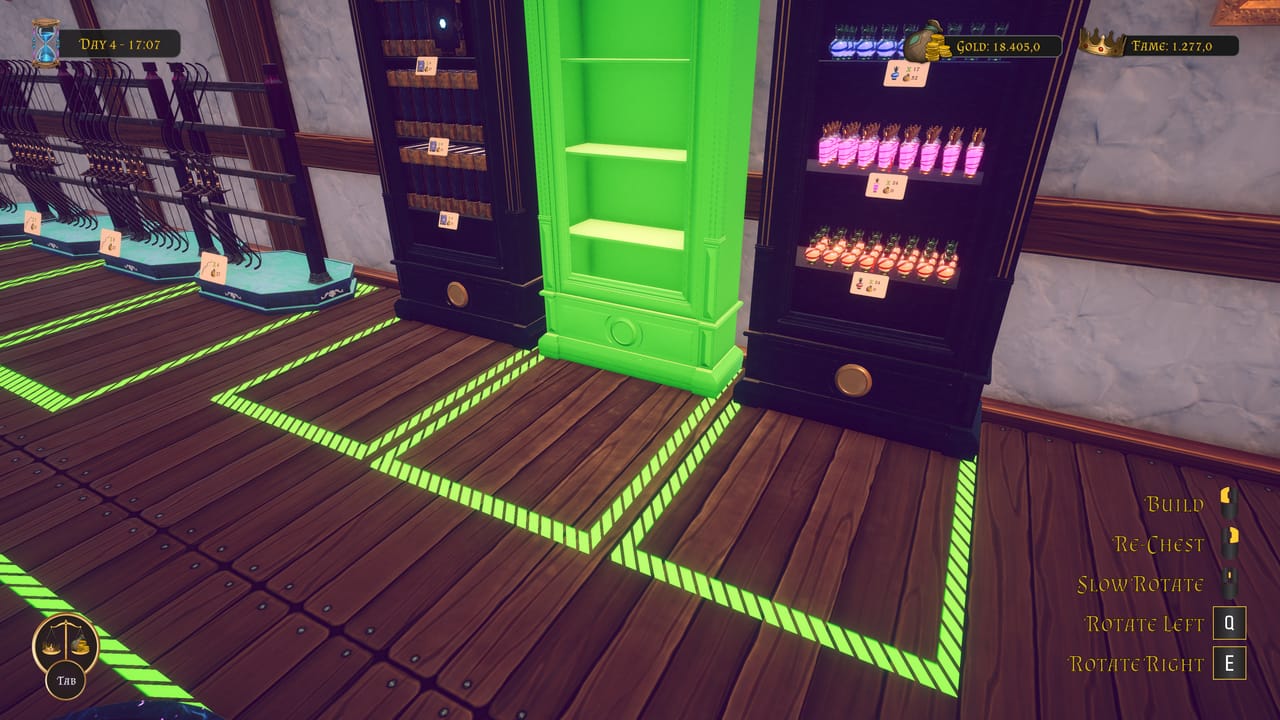Click the Slow Rotate mouse-wheel icon
Viewport: 1280px width, 720px height.
tap(1229, 580)
